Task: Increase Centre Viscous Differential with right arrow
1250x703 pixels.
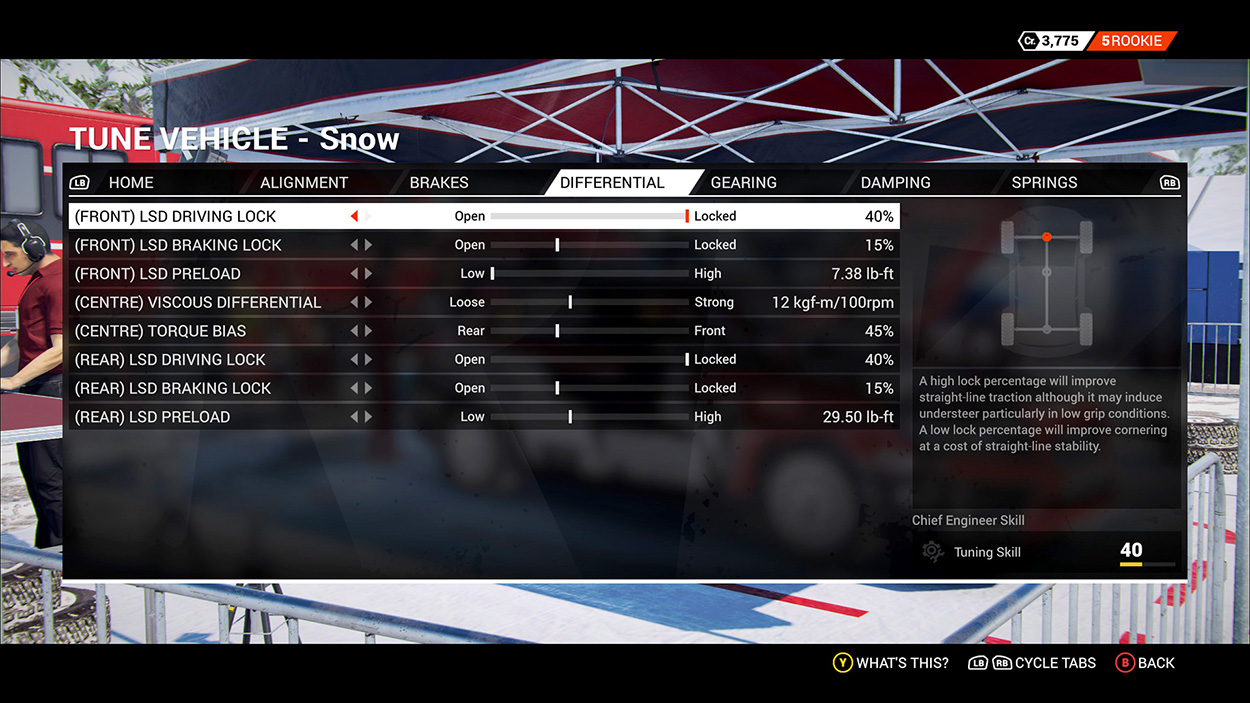Action: [369, 302]
